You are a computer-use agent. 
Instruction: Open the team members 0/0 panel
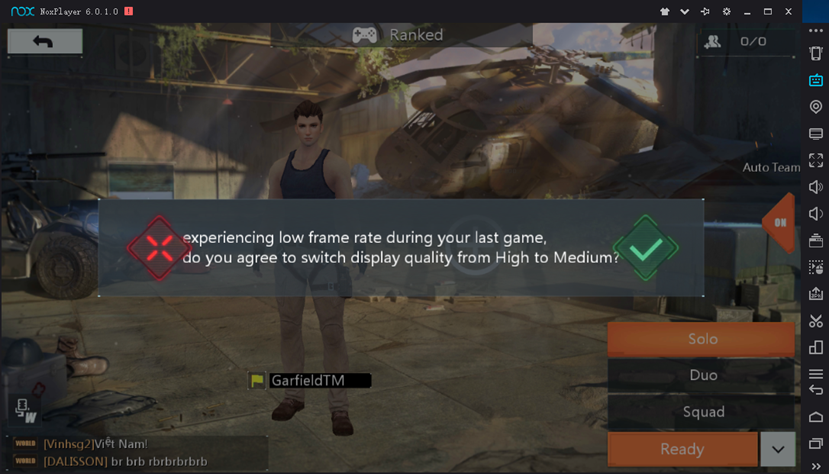pyautogui.click(x=740, y=41)
